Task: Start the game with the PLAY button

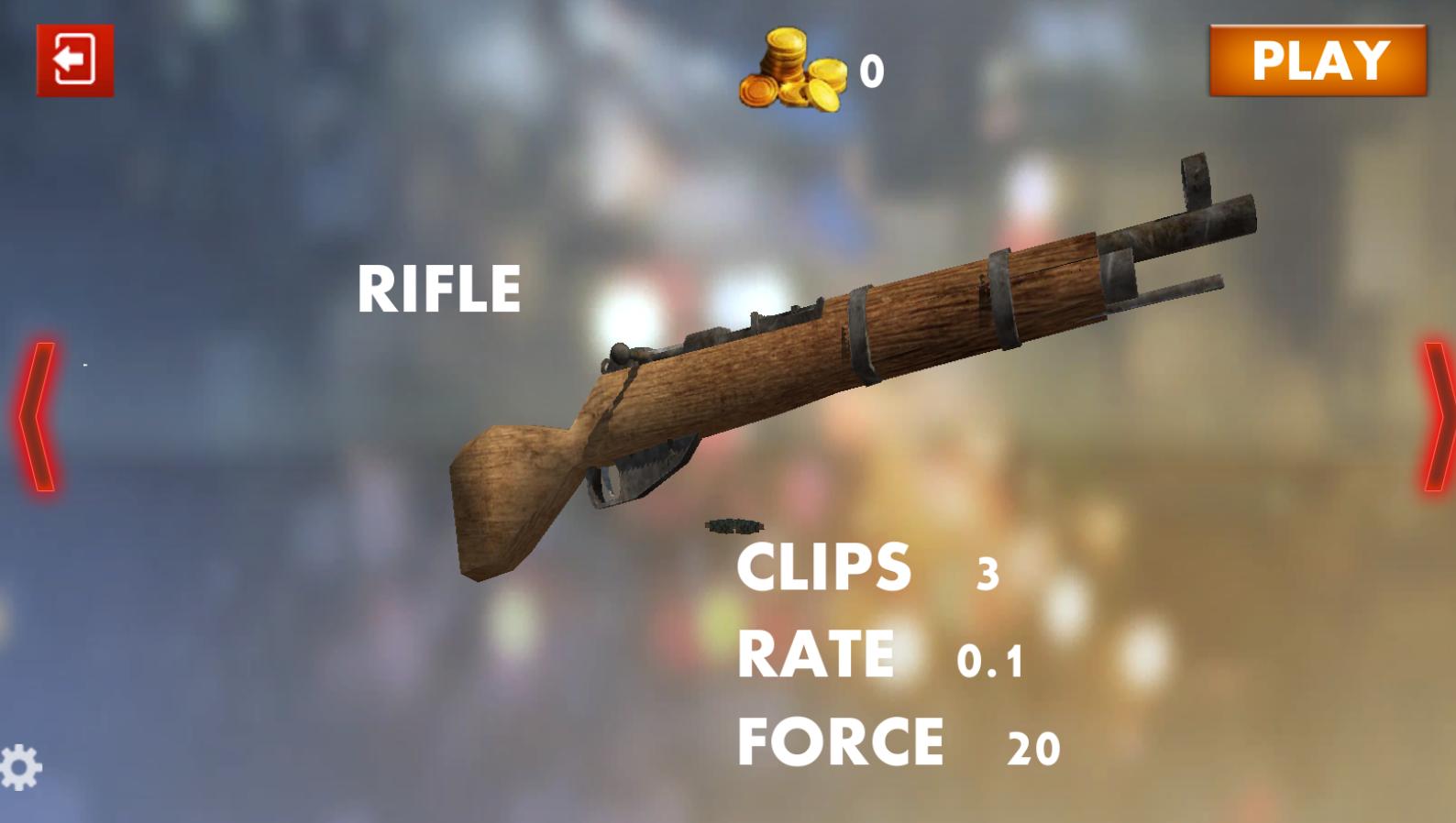Action: point(1318,60)
